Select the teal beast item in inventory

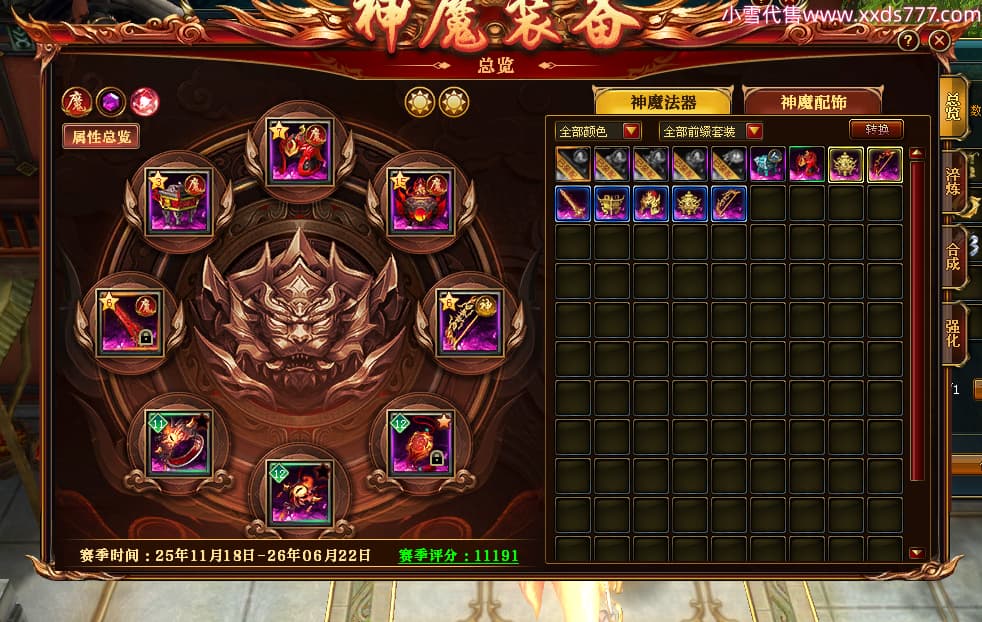click(768, 164)
